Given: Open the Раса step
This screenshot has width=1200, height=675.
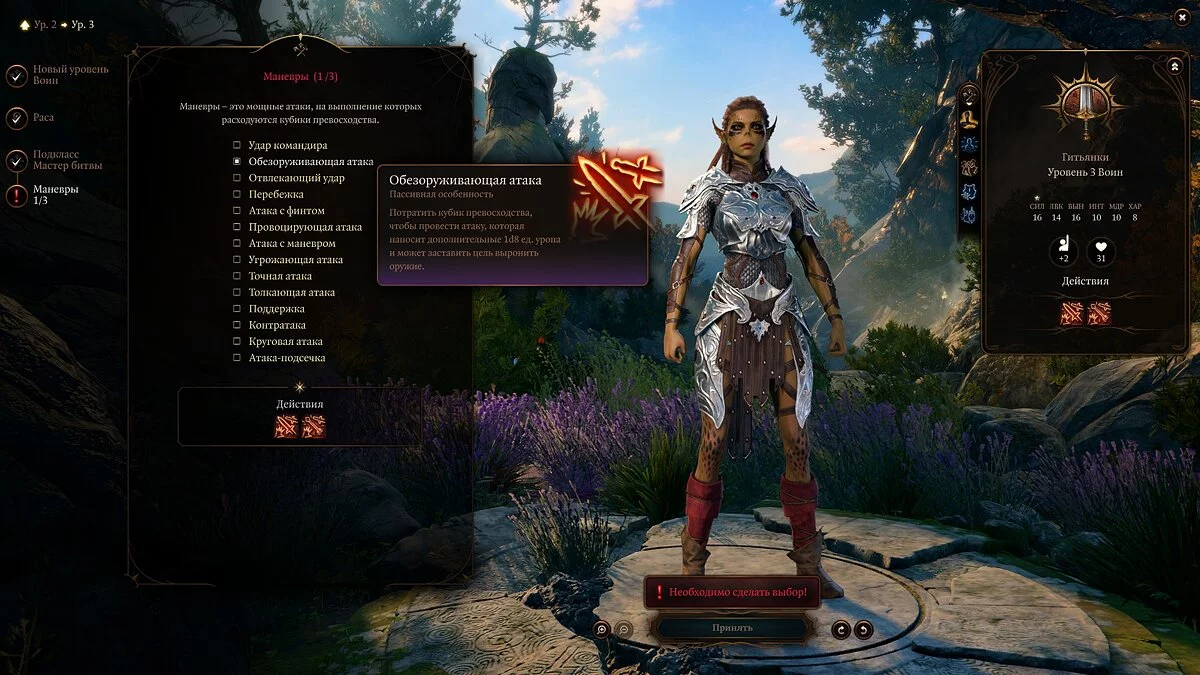Looking at the screenshot, I should (x=17, y=118).
